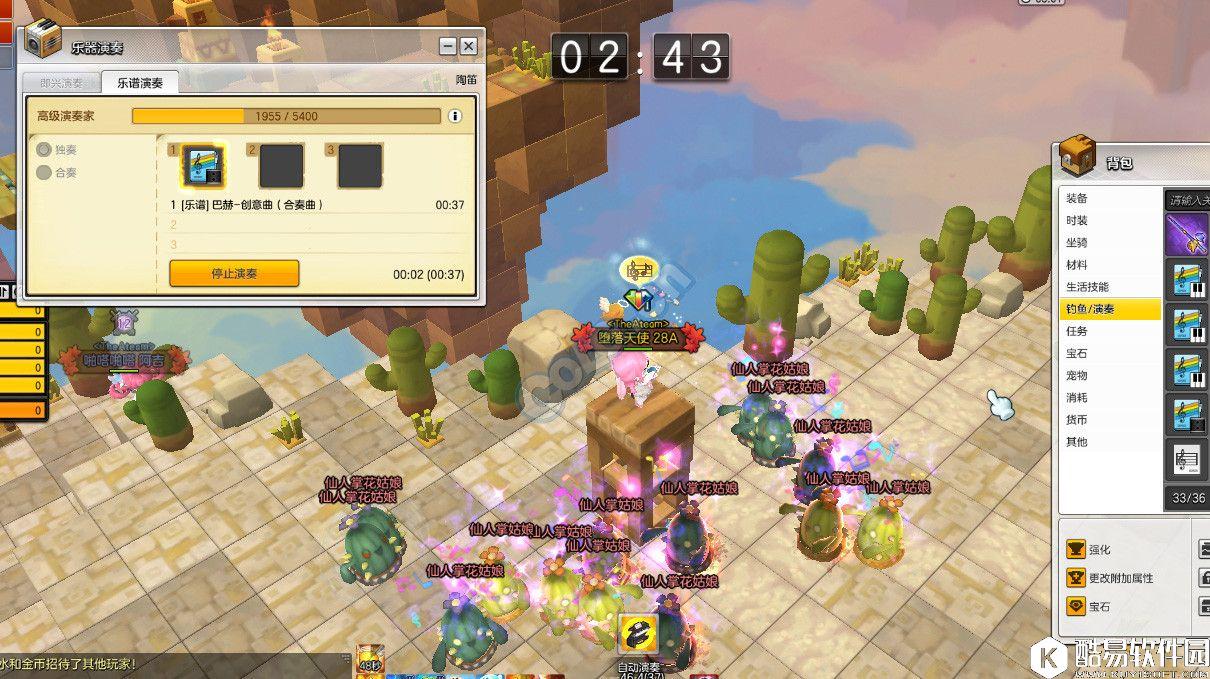Image resolution: width=1210 pixels, height=679 pixels.
Task: Stop the performance with 停止演奏 button
Action: coord(234,273)
